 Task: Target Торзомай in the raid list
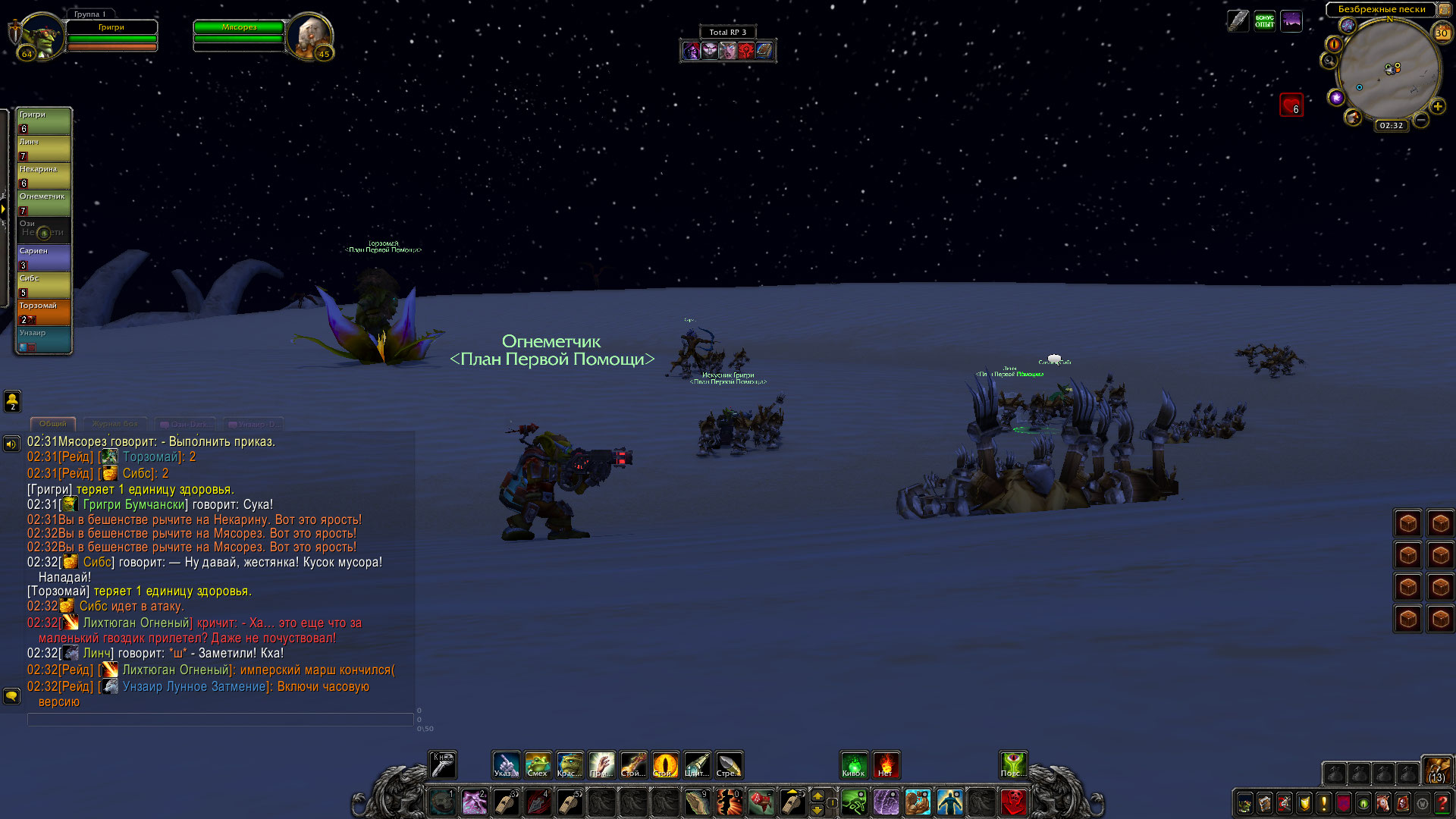(x=44, y=312)
